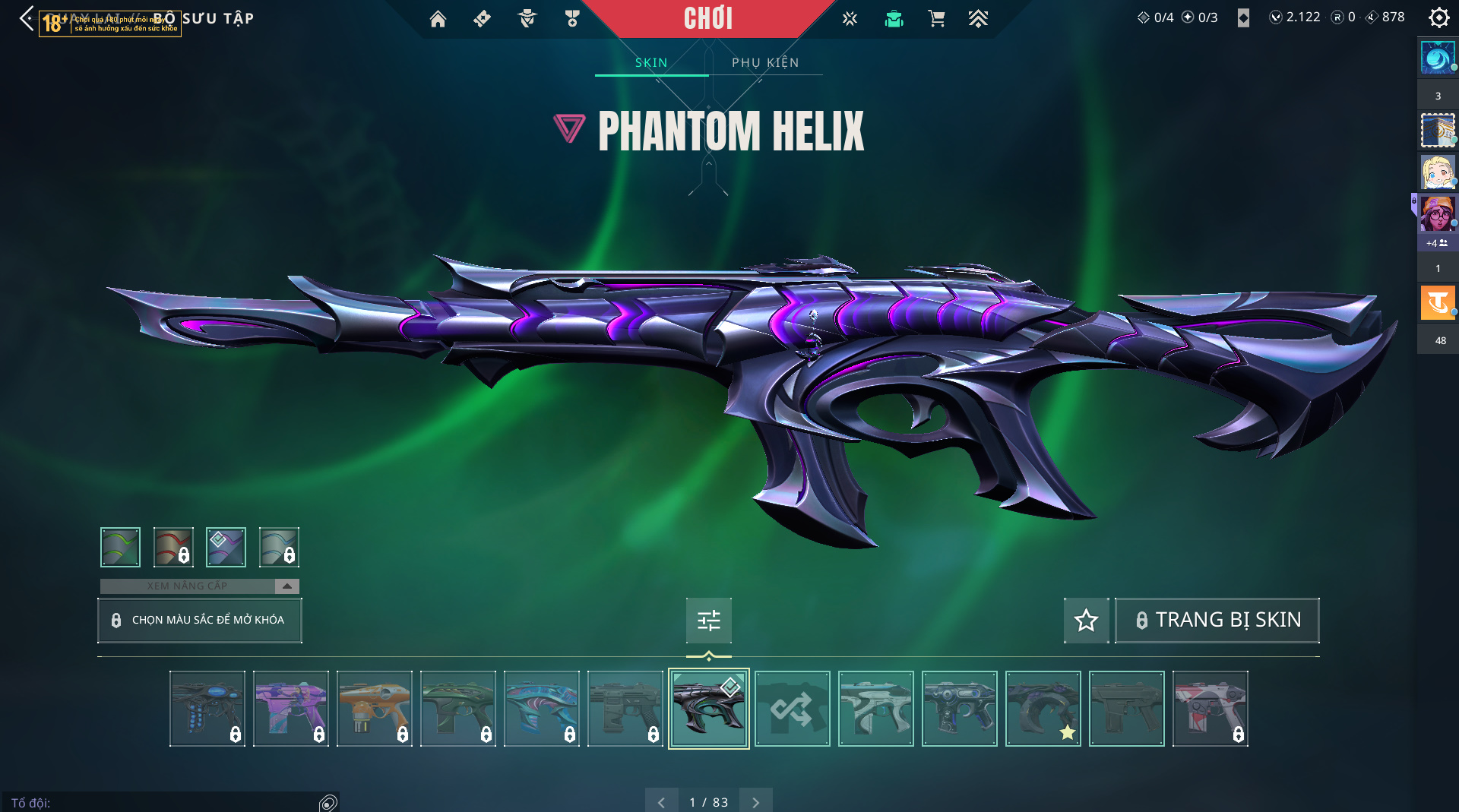Mark skin as favorite with star button

coord(1086,621)
